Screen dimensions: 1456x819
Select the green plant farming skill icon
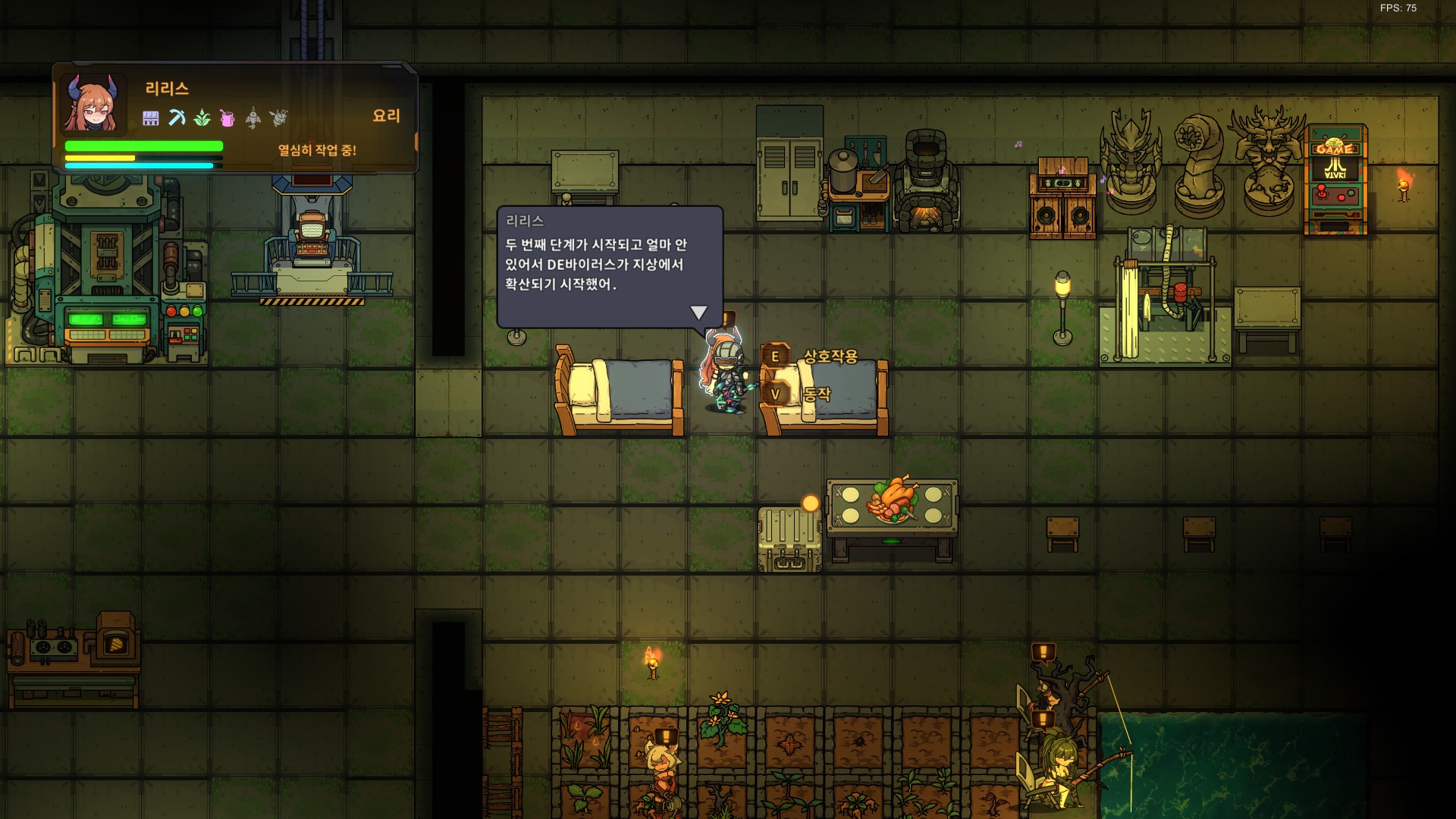tap(202, 118)
